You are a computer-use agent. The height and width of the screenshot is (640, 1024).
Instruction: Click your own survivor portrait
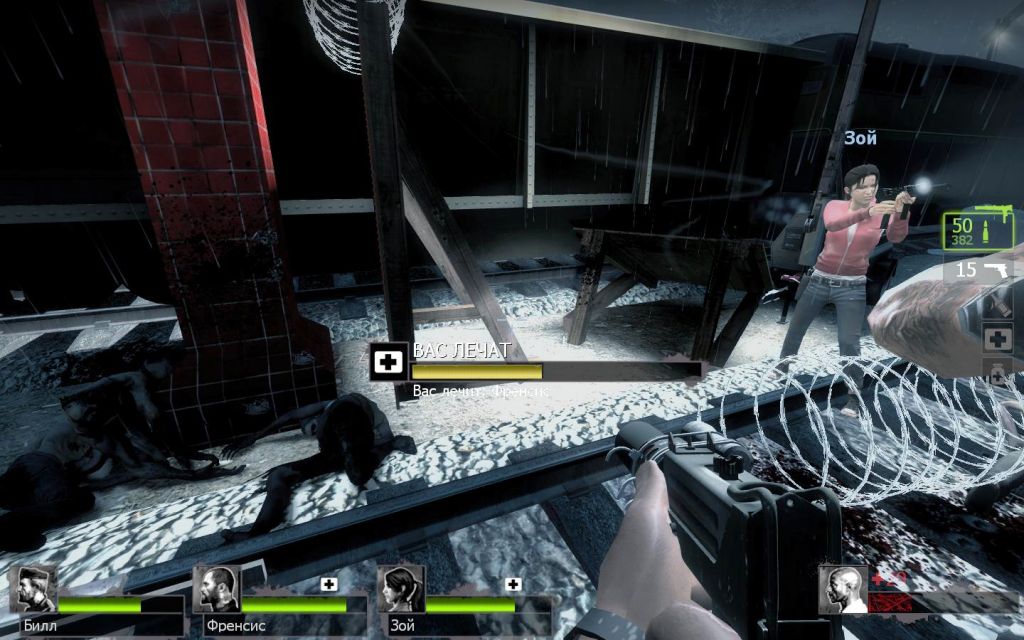[x=841, y=589]
